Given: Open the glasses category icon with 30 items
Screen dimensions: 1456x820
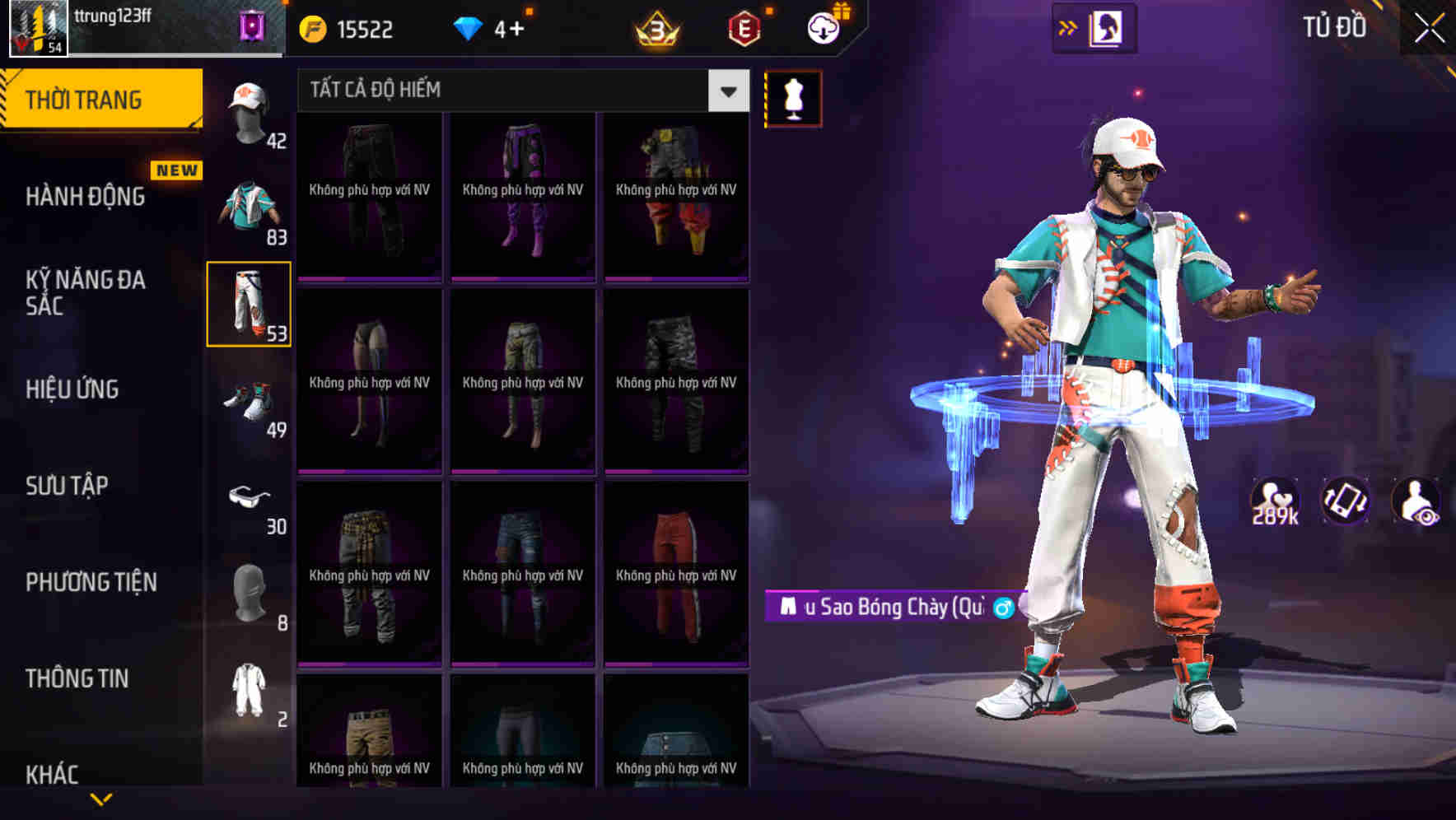Looking at the screenshot, I should point(250,501).
